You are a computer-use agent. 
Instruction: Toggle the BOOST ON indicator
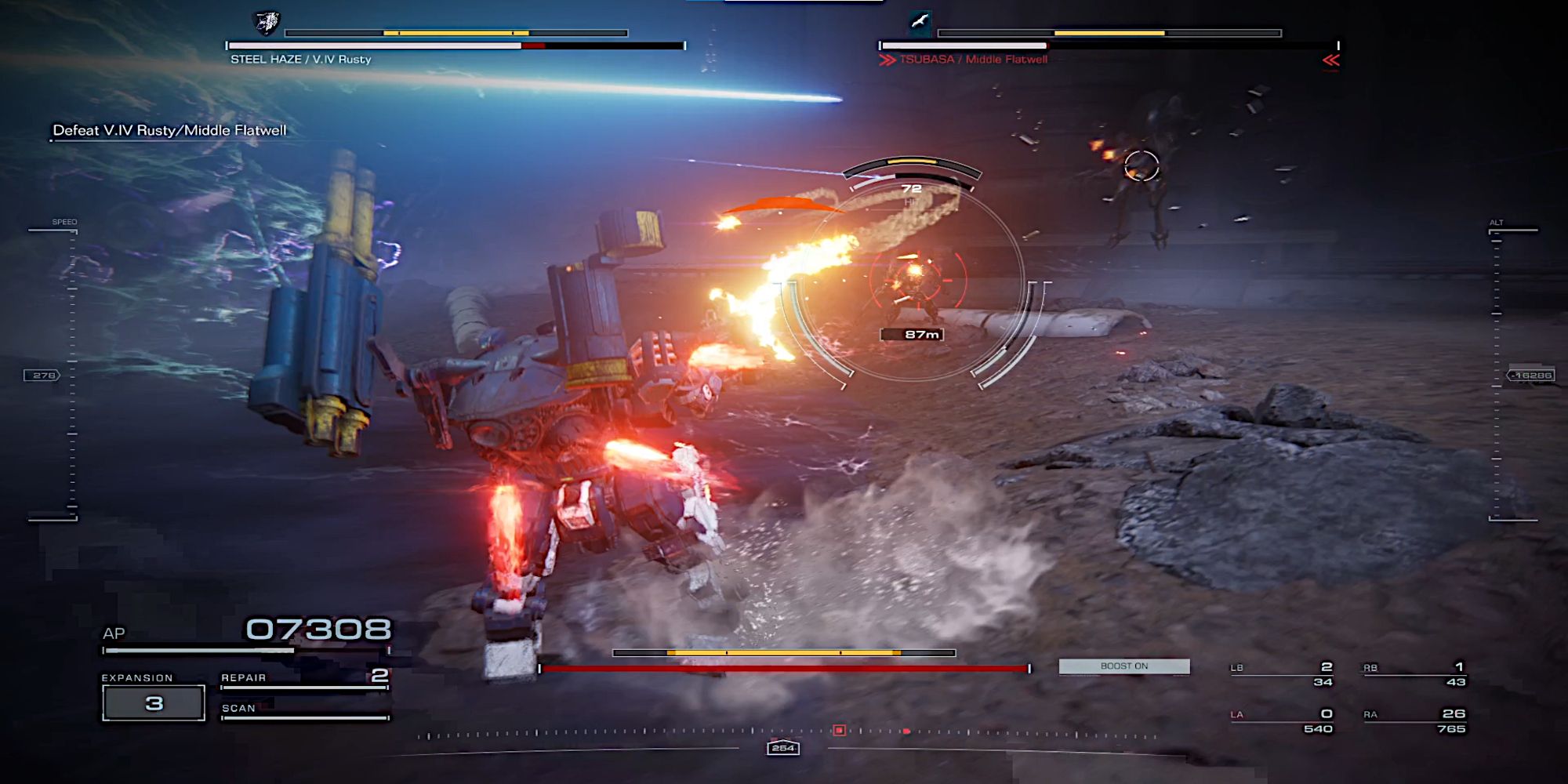point(1124,666)
